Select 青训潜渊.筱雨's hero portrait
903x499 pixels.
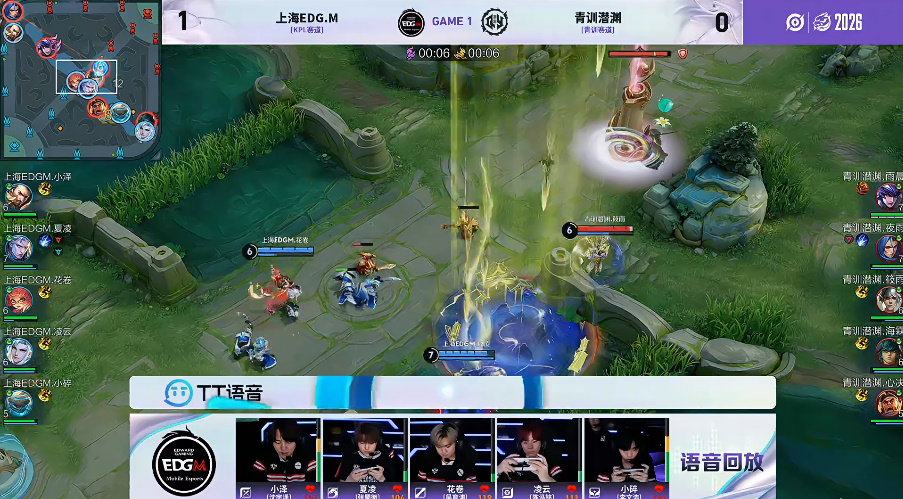pyautogui.click(x=886, y=299)
